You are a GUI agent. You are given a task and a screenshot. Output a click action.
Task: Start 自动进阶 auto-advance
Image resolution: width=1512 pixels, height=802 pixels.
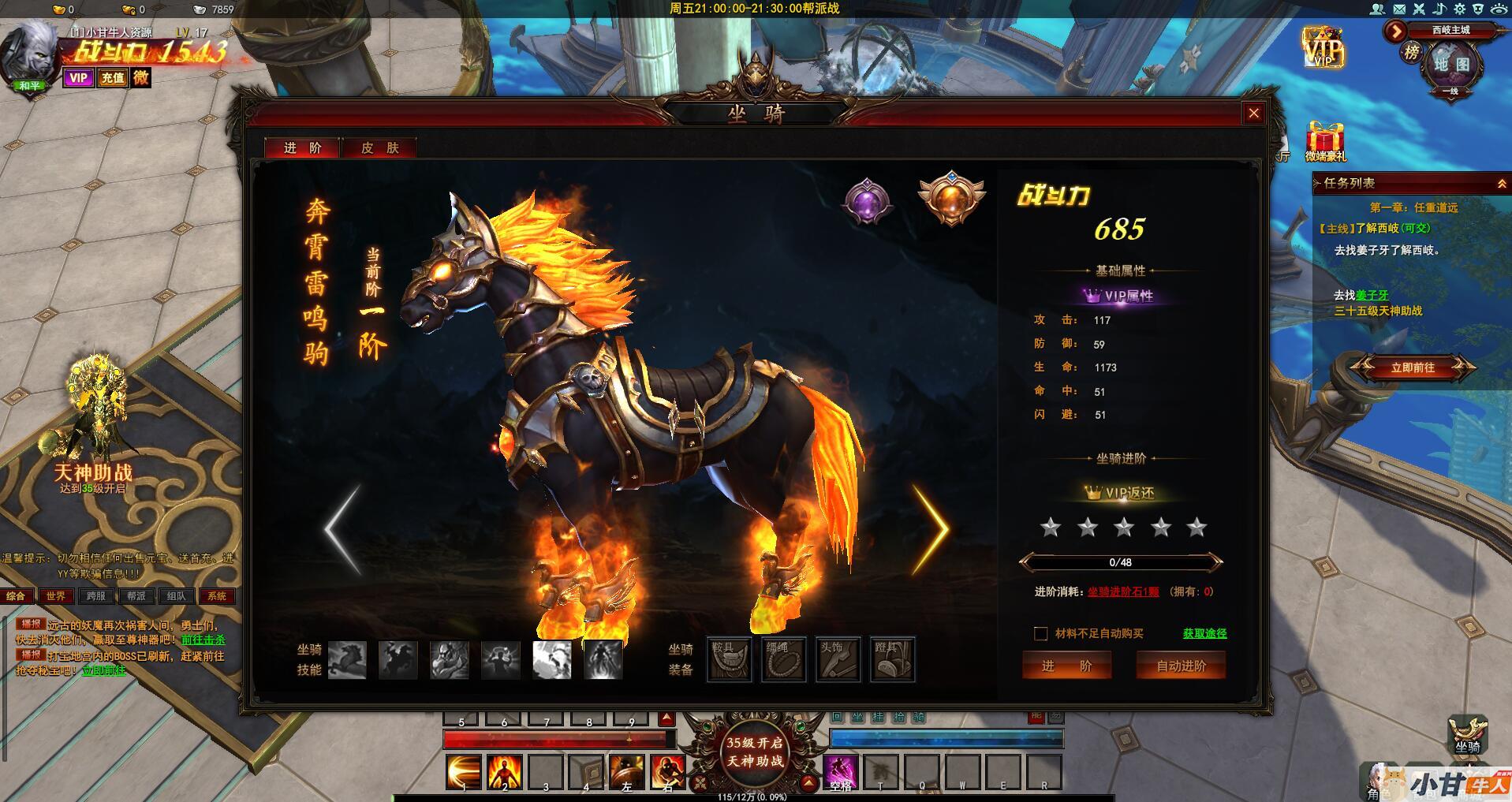1181,666
